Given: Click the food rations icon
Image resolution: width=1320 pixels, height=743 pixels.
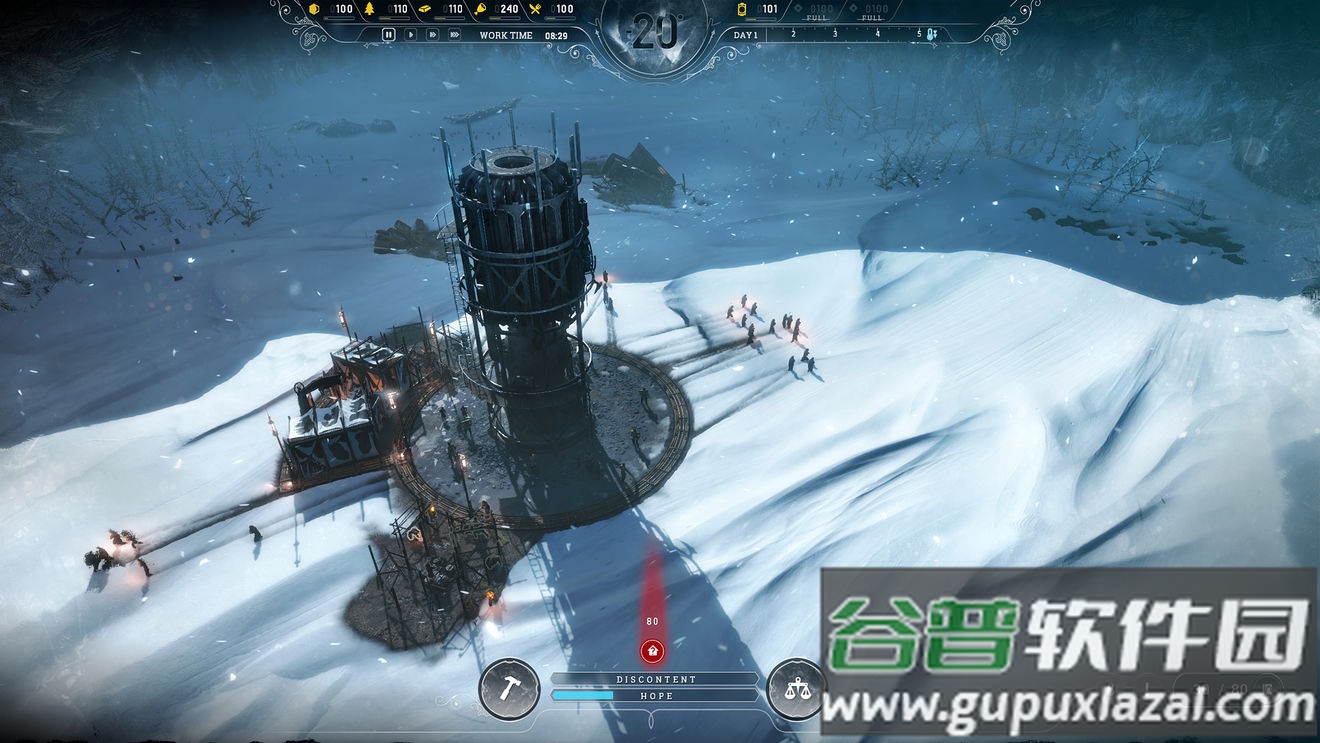Looking at the screenshot, I should click(x=533, y=8).
